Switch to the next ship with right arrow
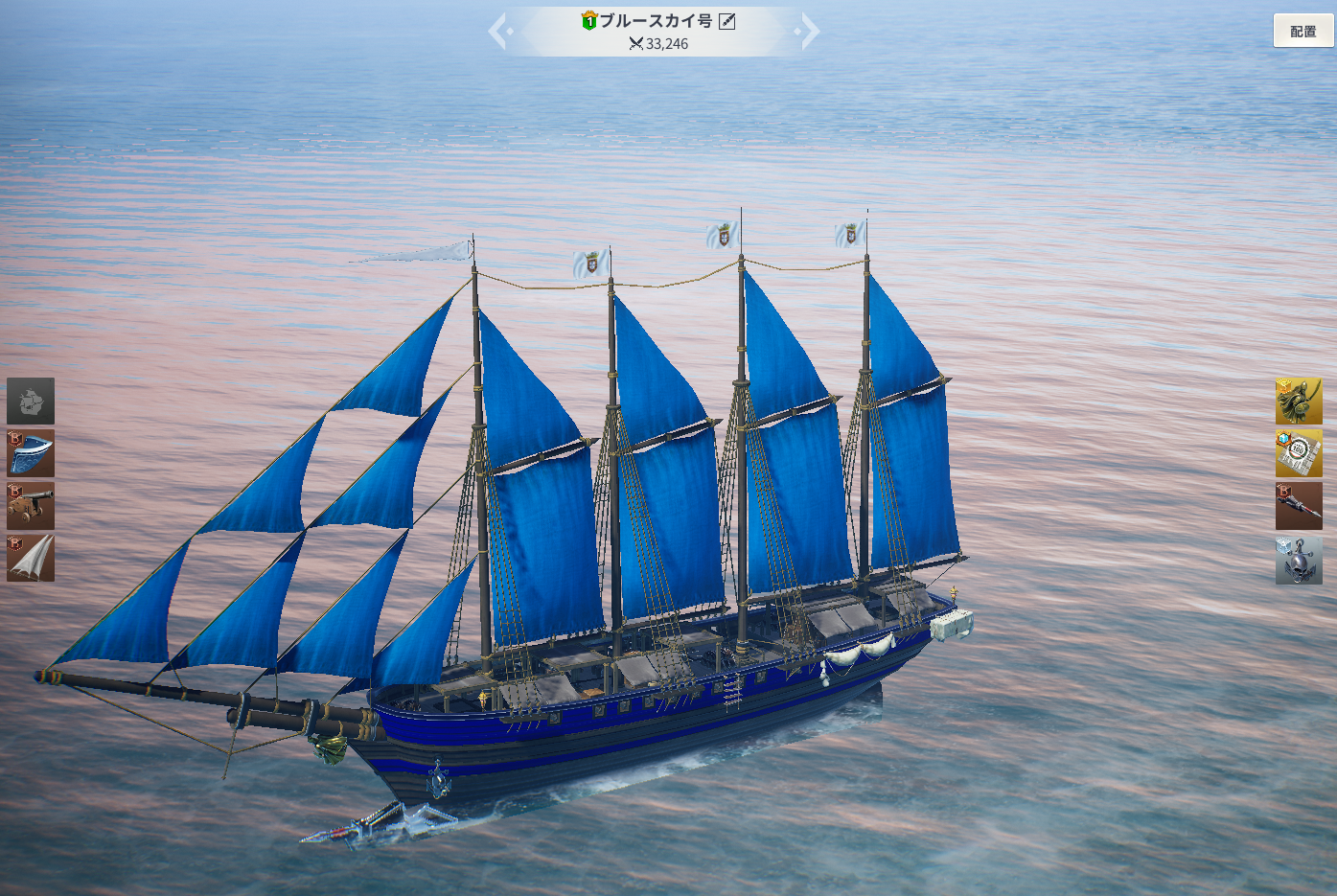 809,31
